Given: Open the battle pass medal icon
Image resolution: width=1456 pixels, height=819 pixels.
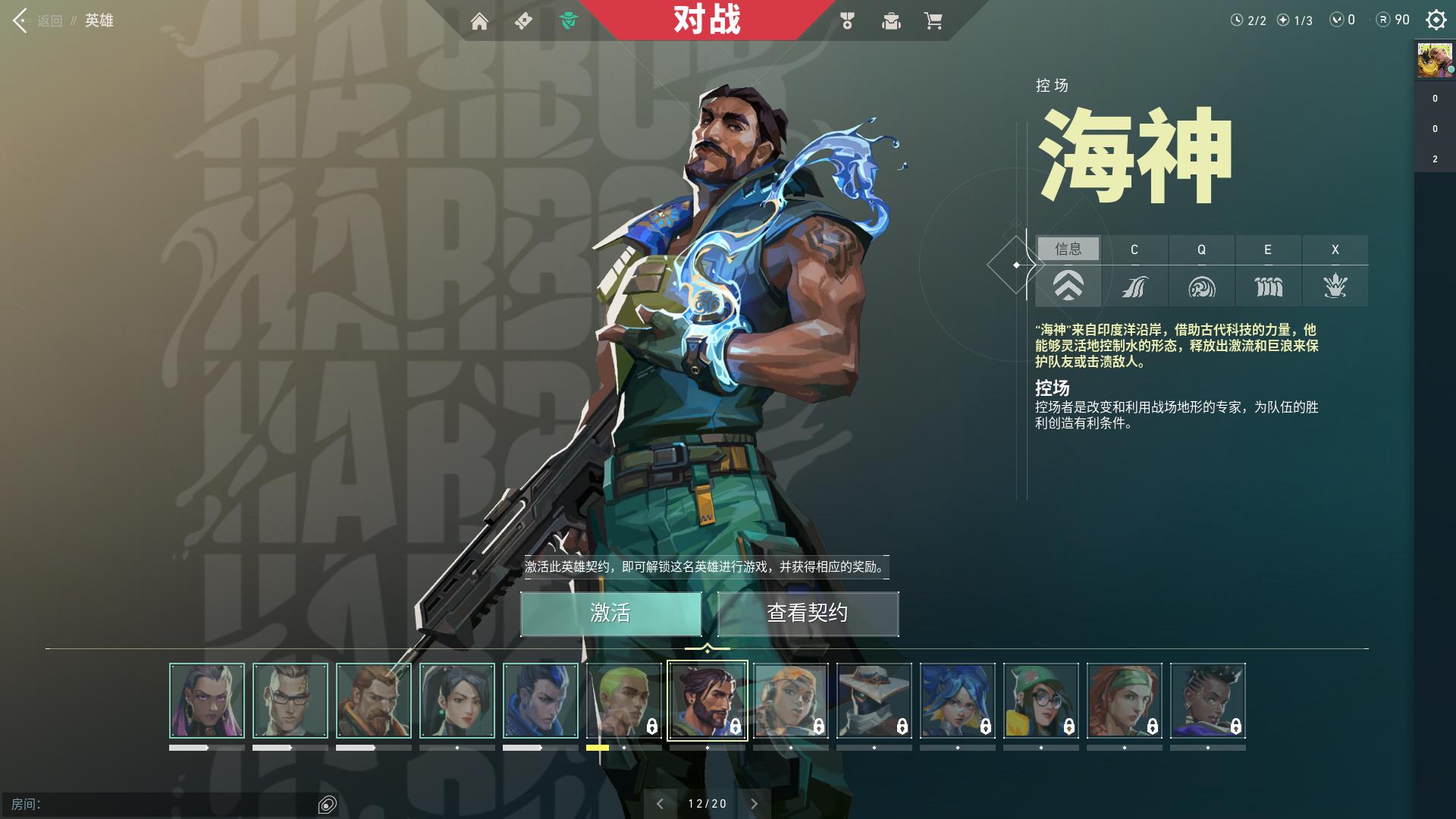Looking at the screenshot, I should tap(847, 22).
